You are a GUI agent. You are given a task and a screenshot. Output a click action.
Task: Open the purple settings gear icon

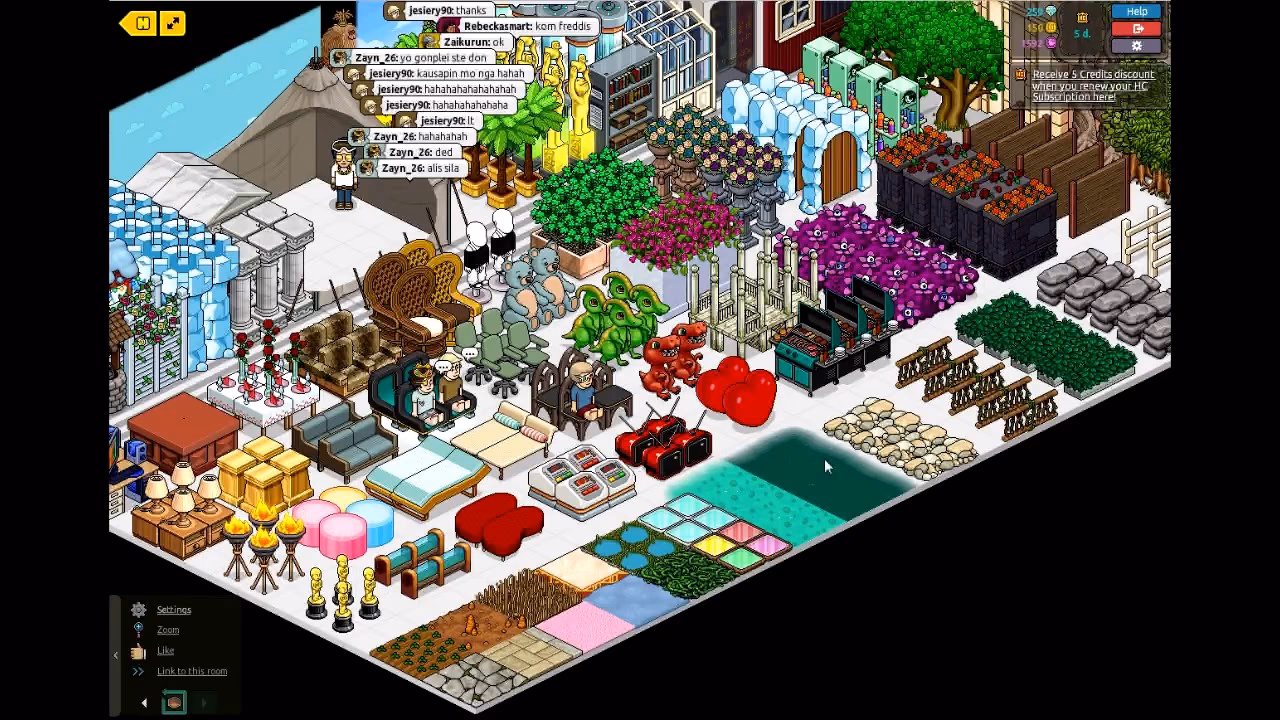point(1136,45)
